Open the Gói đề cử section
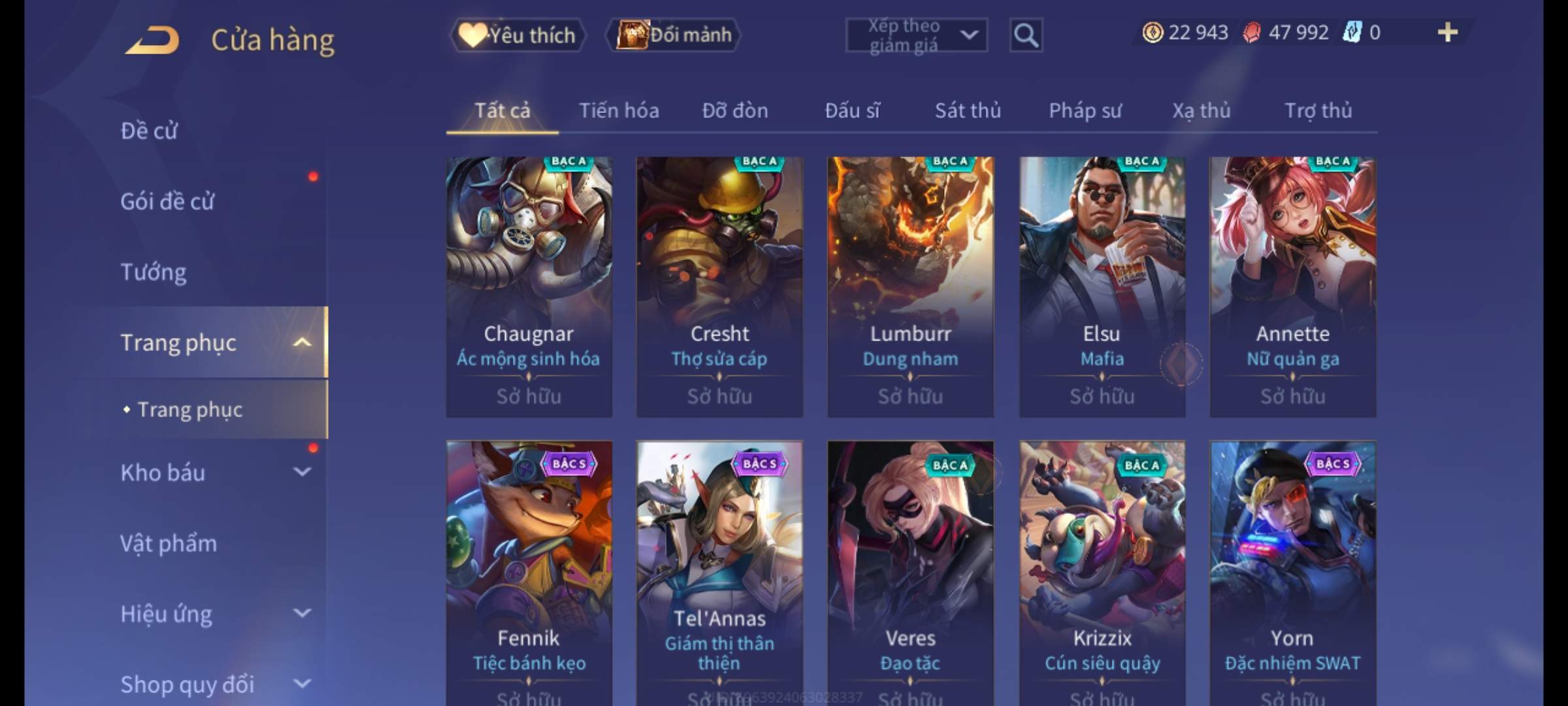Image resolution: width=1568 pixels, height=706 pixels. pyautogui.click(x=167, y=201)
